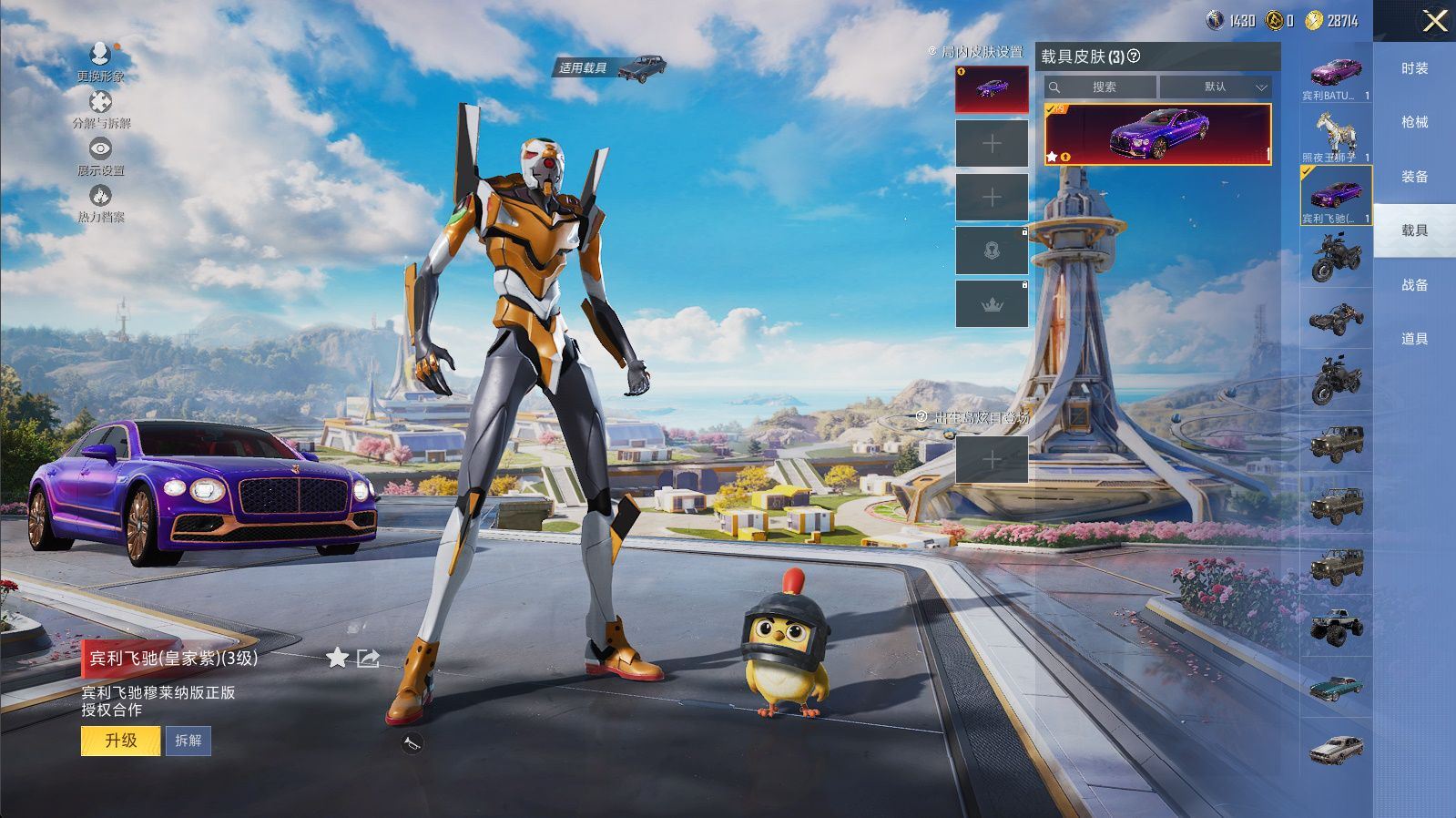Click the 拆解 dismantle button
Image resolution: width=1456 pixels, height=818 pixels.
[188, 741]
